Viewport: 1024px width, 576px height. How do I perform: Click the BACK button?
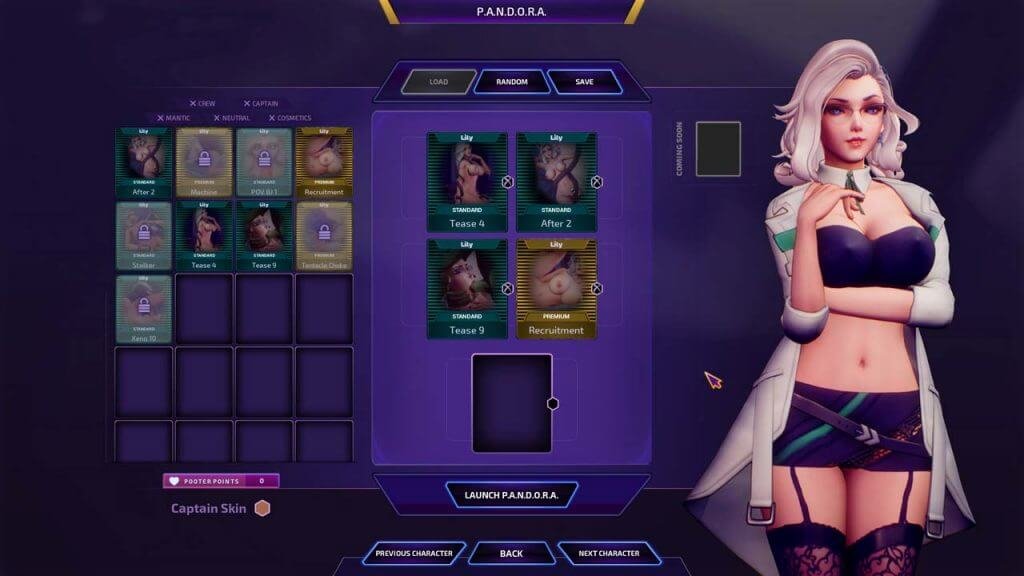click(x=511, y=553)
